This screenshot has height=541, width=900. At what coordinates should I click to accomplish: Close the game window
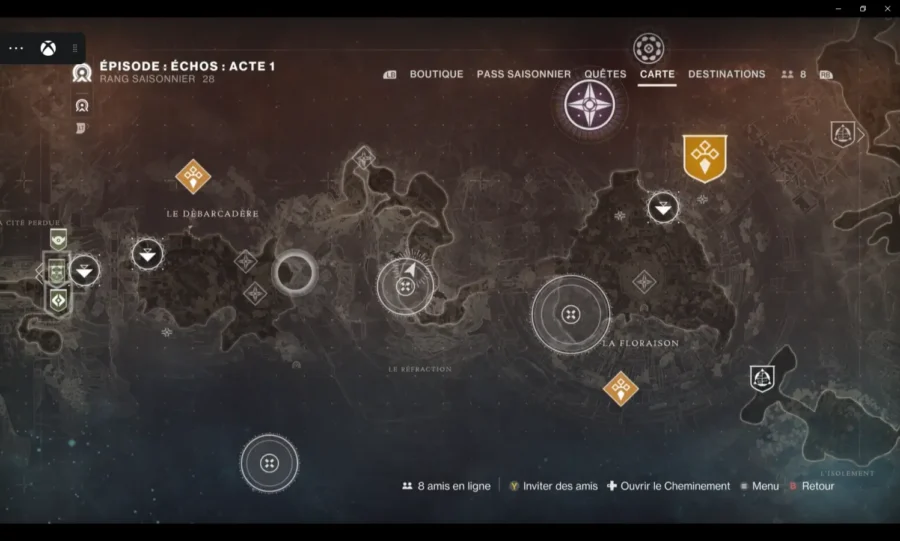(x=885, y=8)
